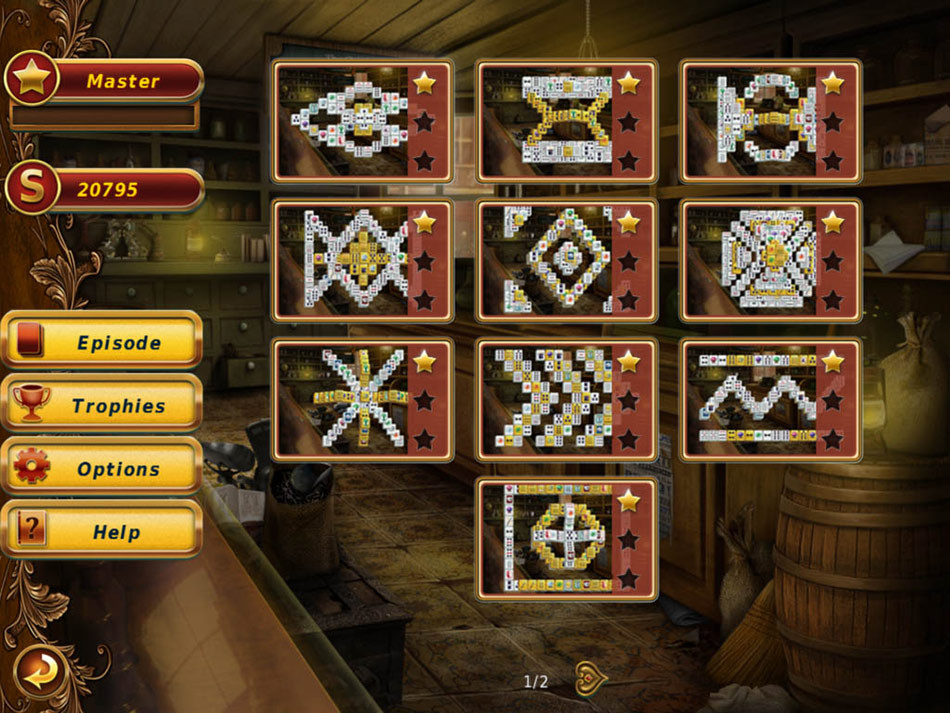View the Trophies screen
Screen dimensions: 950x713
(x=102, y=406)
